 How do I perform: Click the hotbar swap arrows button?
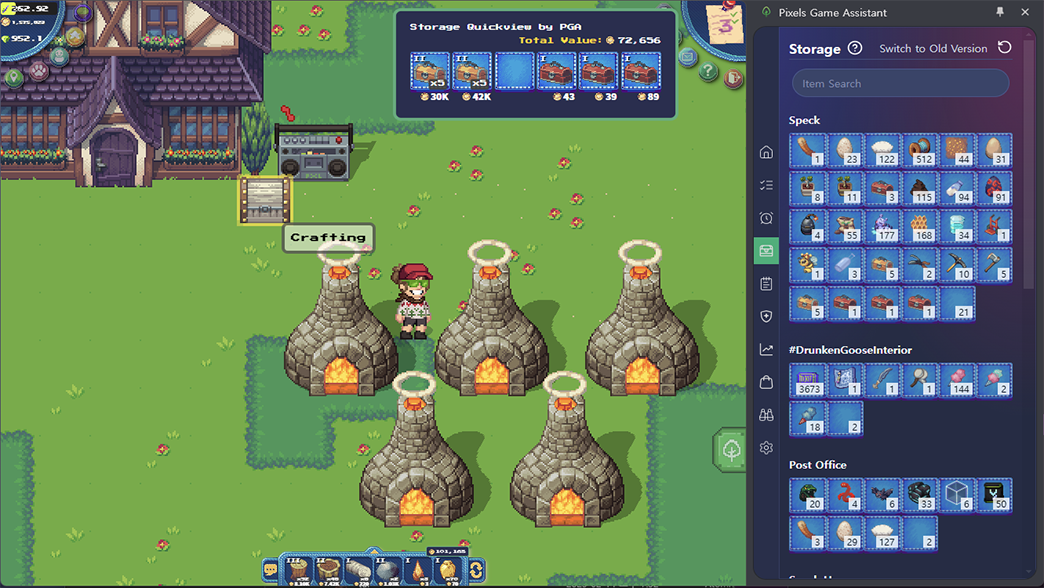click(477, 571)
